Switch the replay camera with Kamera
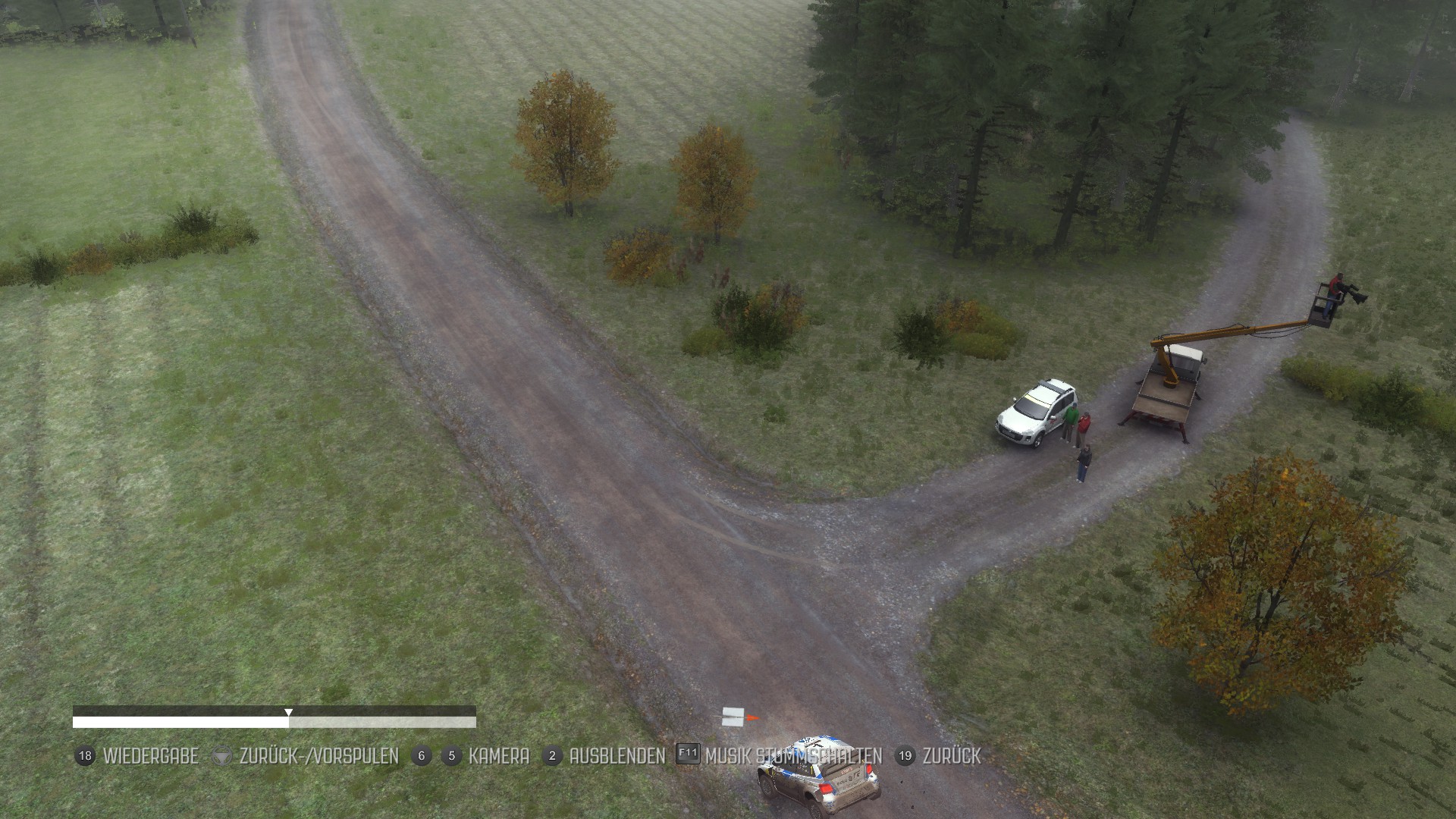 coord(498,756)
